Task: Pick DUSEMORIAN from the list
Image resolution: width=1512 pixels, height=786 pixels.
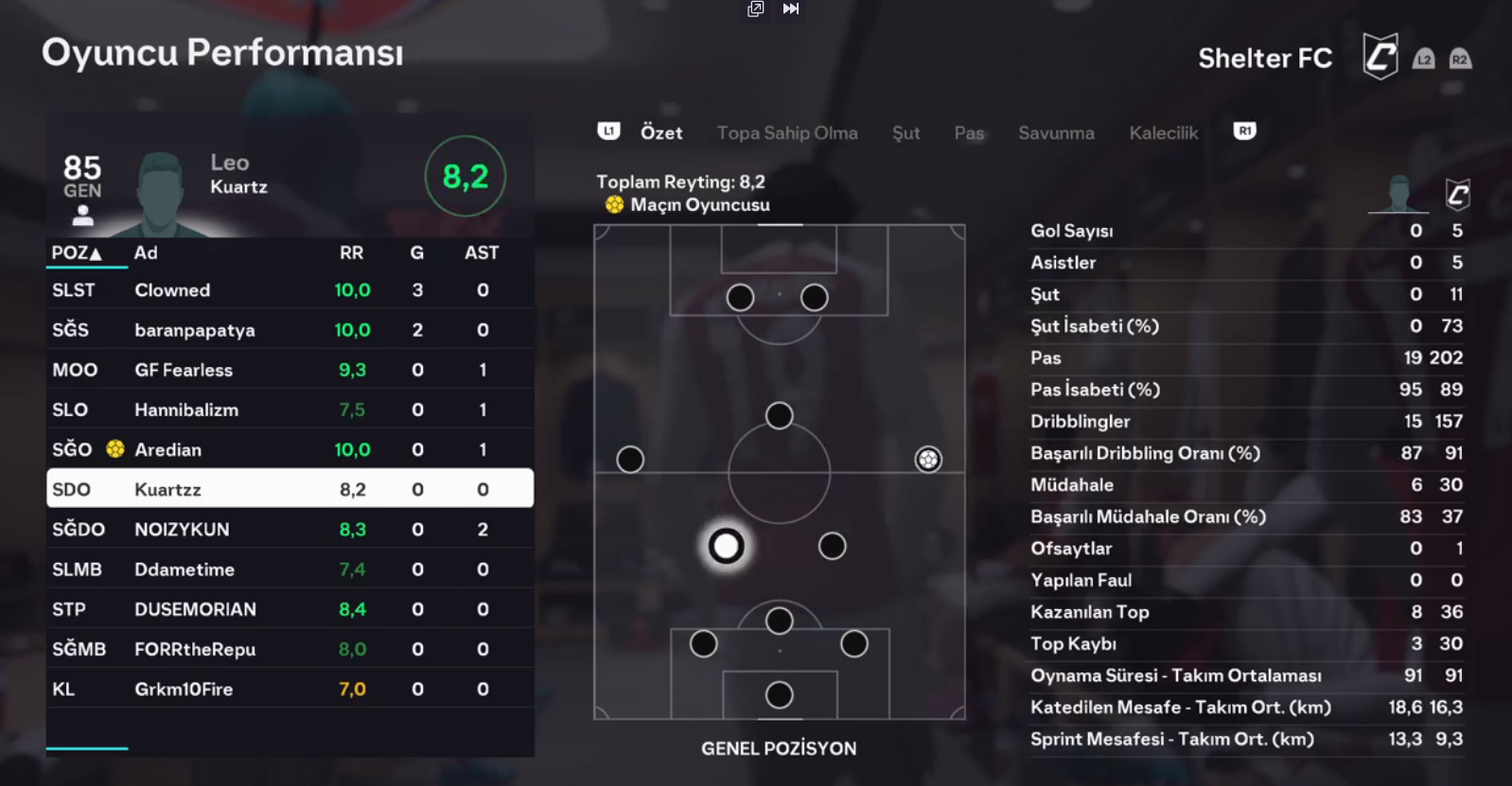Action: pos(290,609)
